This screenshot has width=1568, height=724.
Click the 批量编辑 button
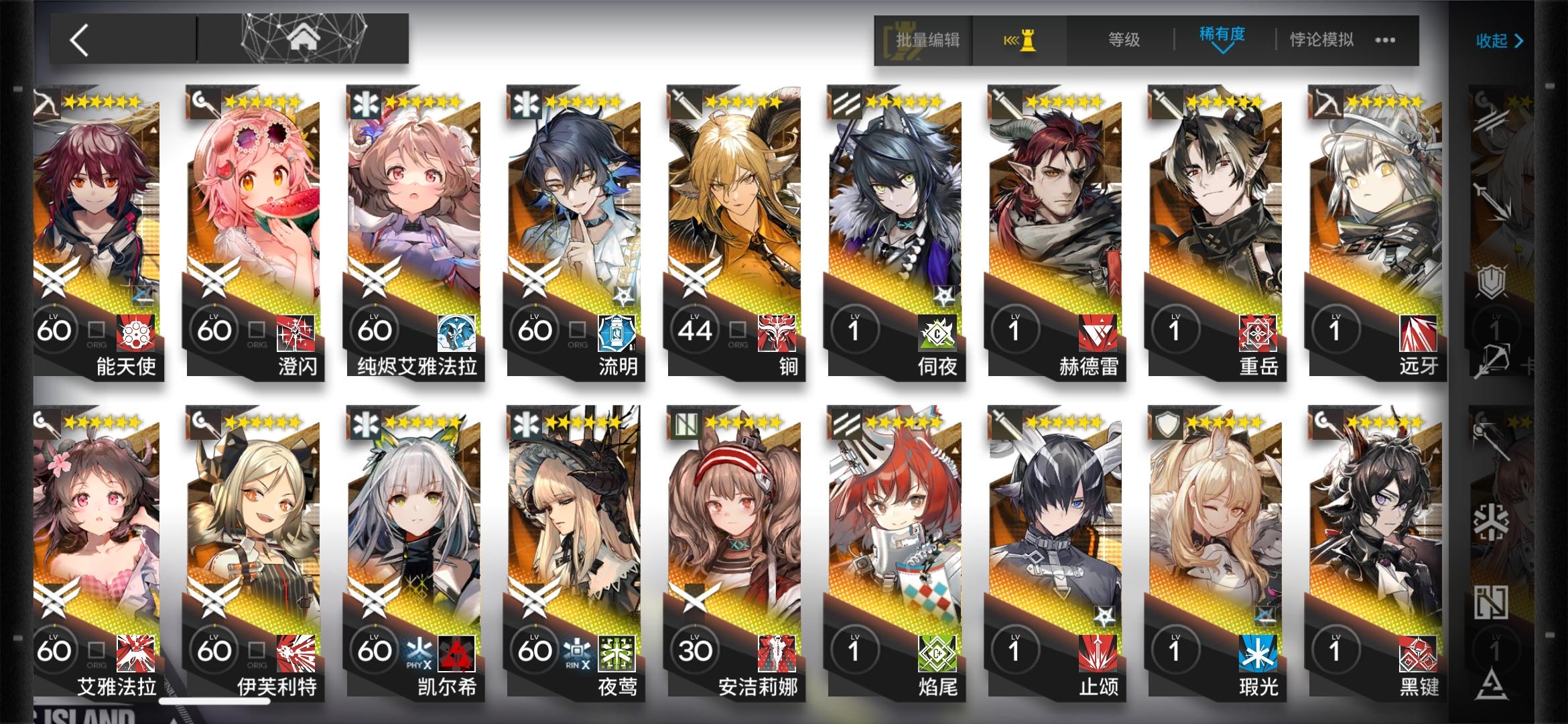[930, 40]
